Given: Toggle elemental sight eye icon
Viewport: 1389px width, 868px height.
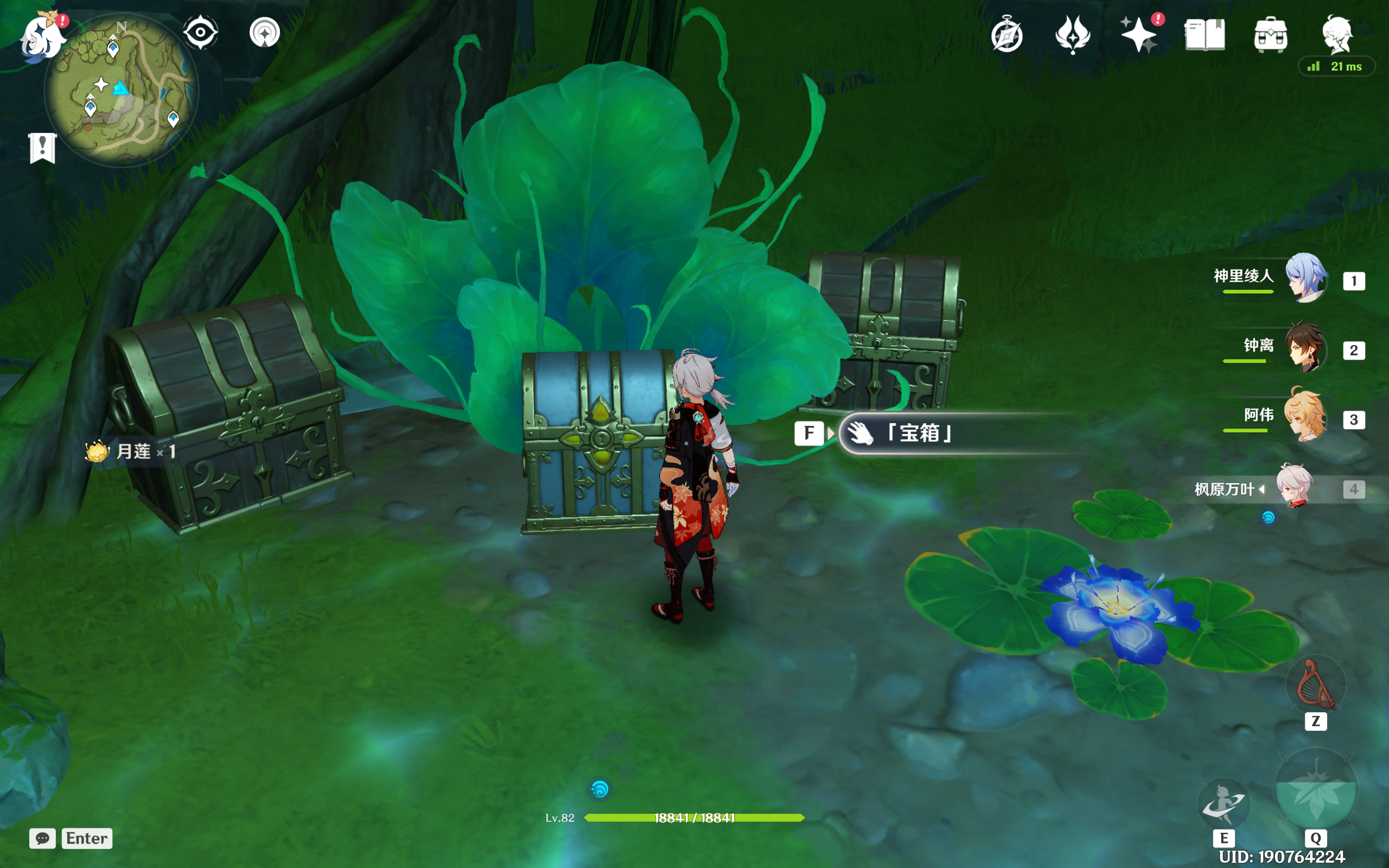Looking at the screenshot, I should (200, 32).
